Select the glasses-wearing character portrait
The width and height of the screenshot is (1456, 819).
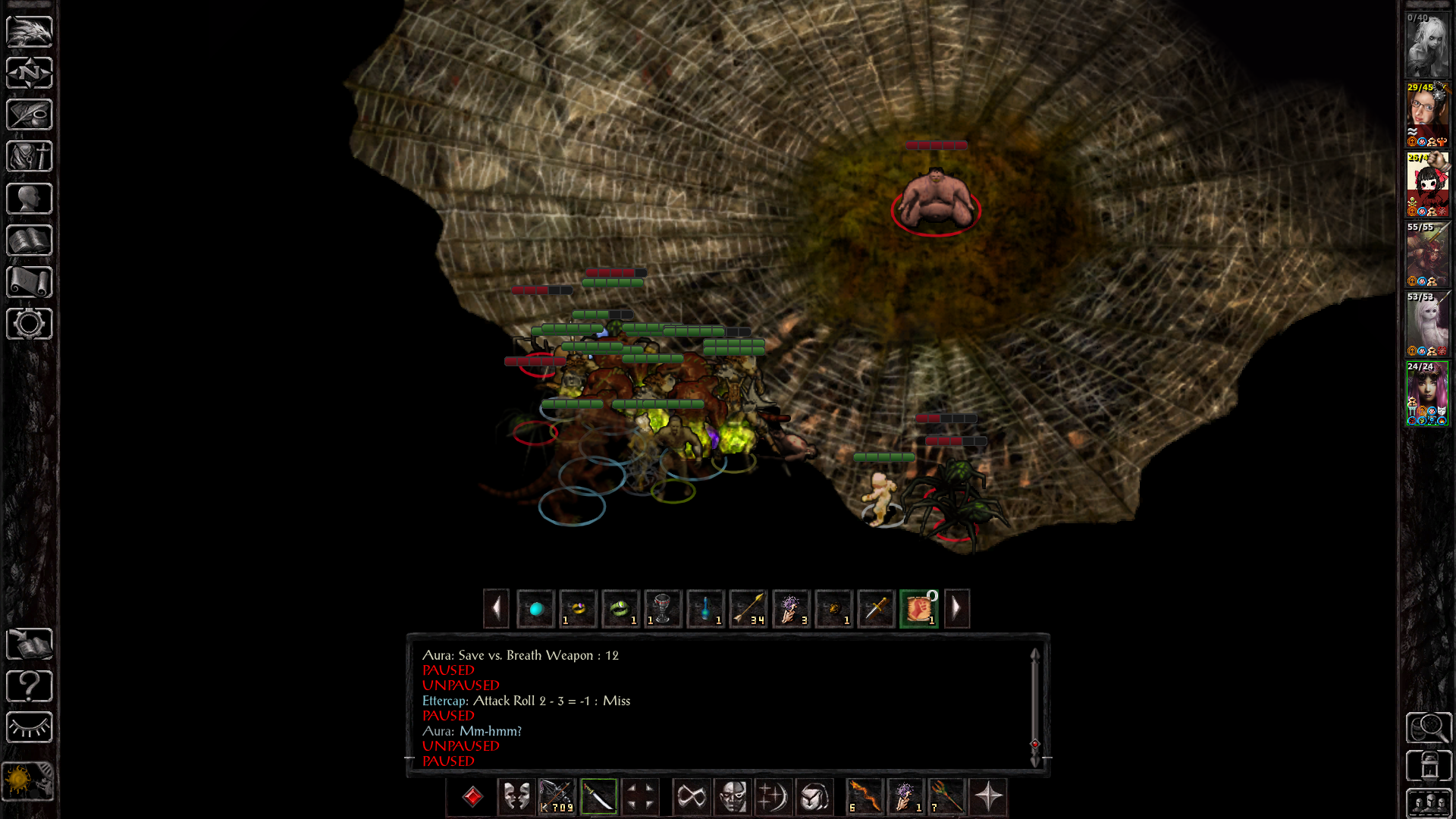[1427, 115]
